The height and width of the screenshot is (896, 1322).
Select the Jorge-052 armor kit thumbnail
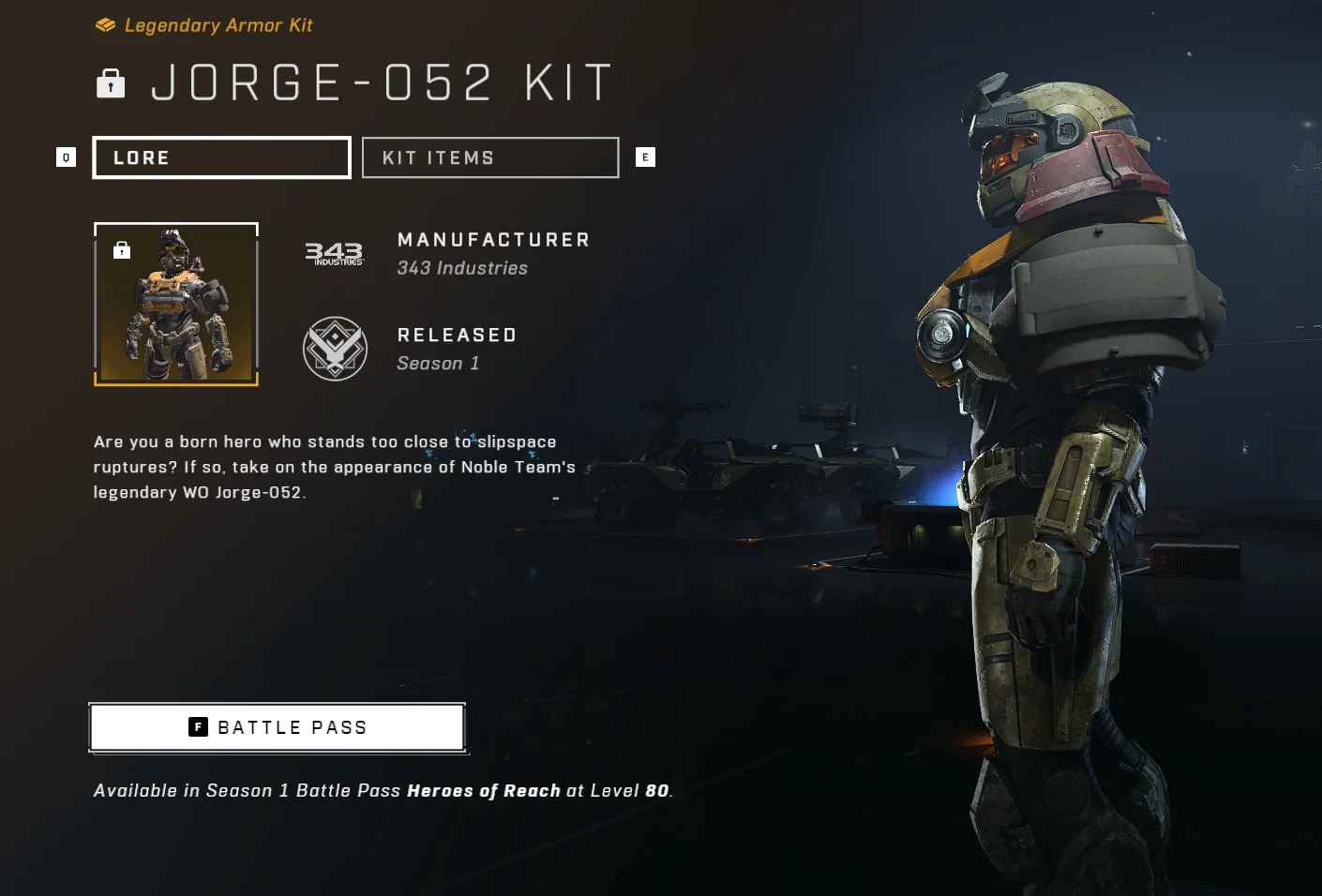pos(176,305)
